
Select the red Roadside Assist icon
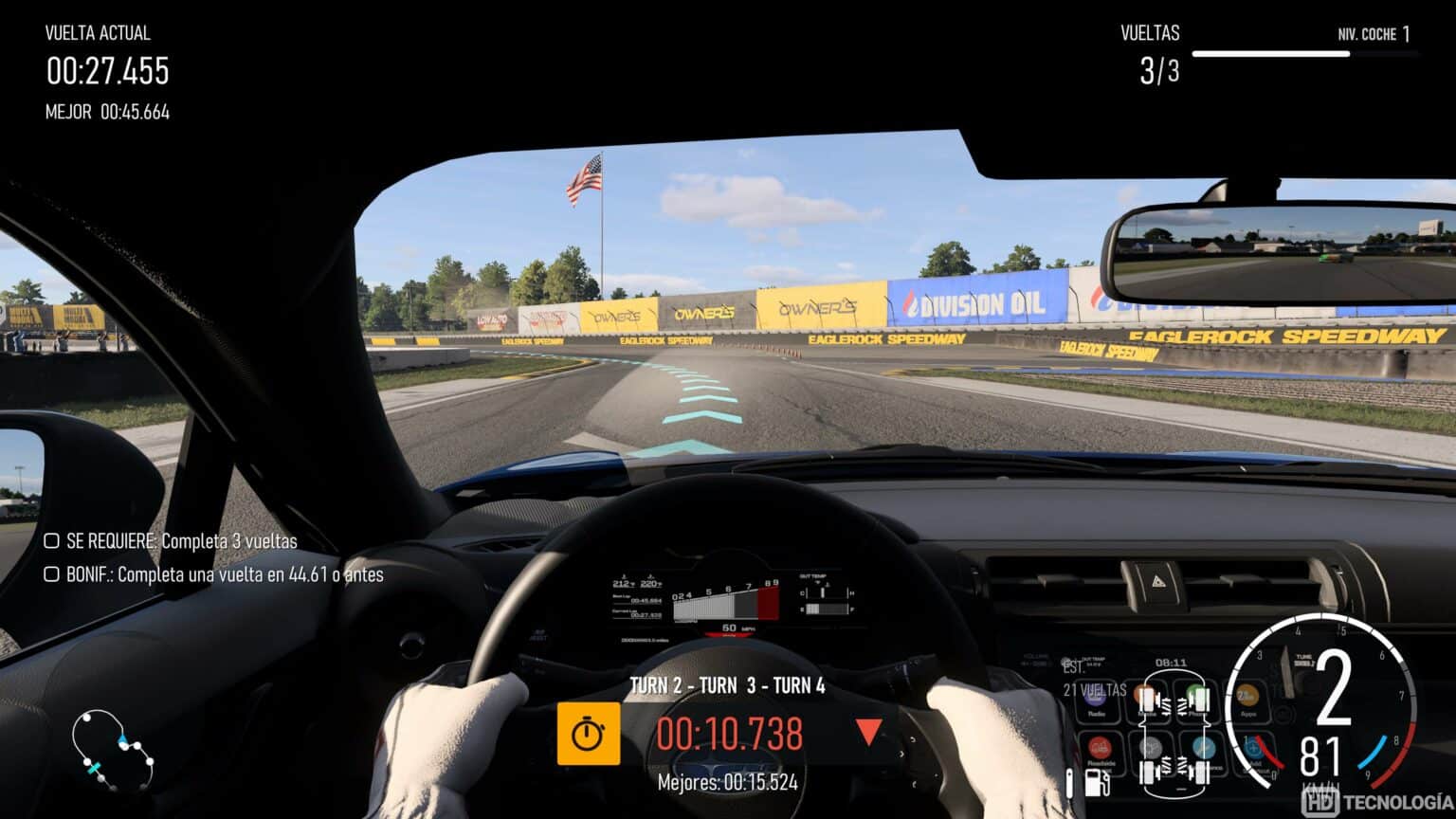1100,749
